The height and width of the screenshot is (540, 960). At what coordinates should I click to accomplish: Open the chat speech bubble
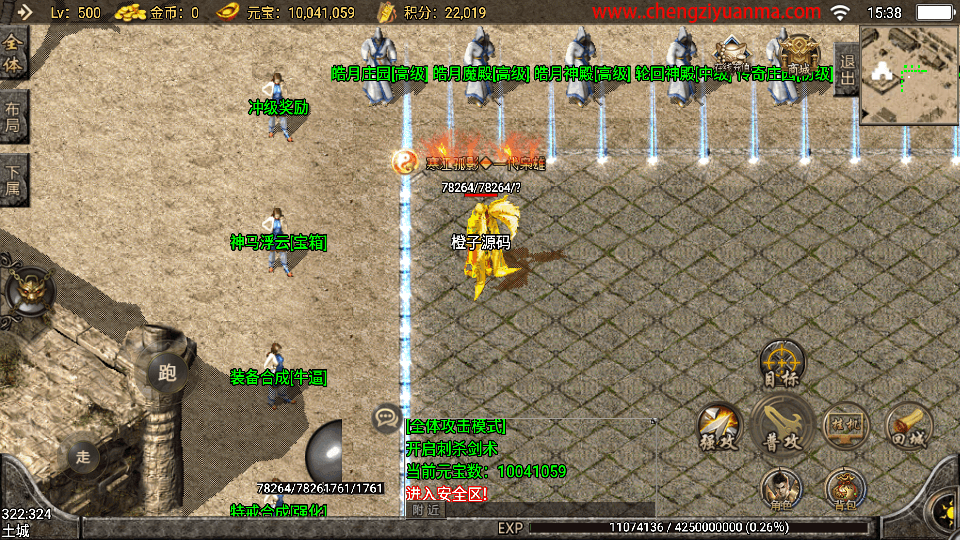385,417
